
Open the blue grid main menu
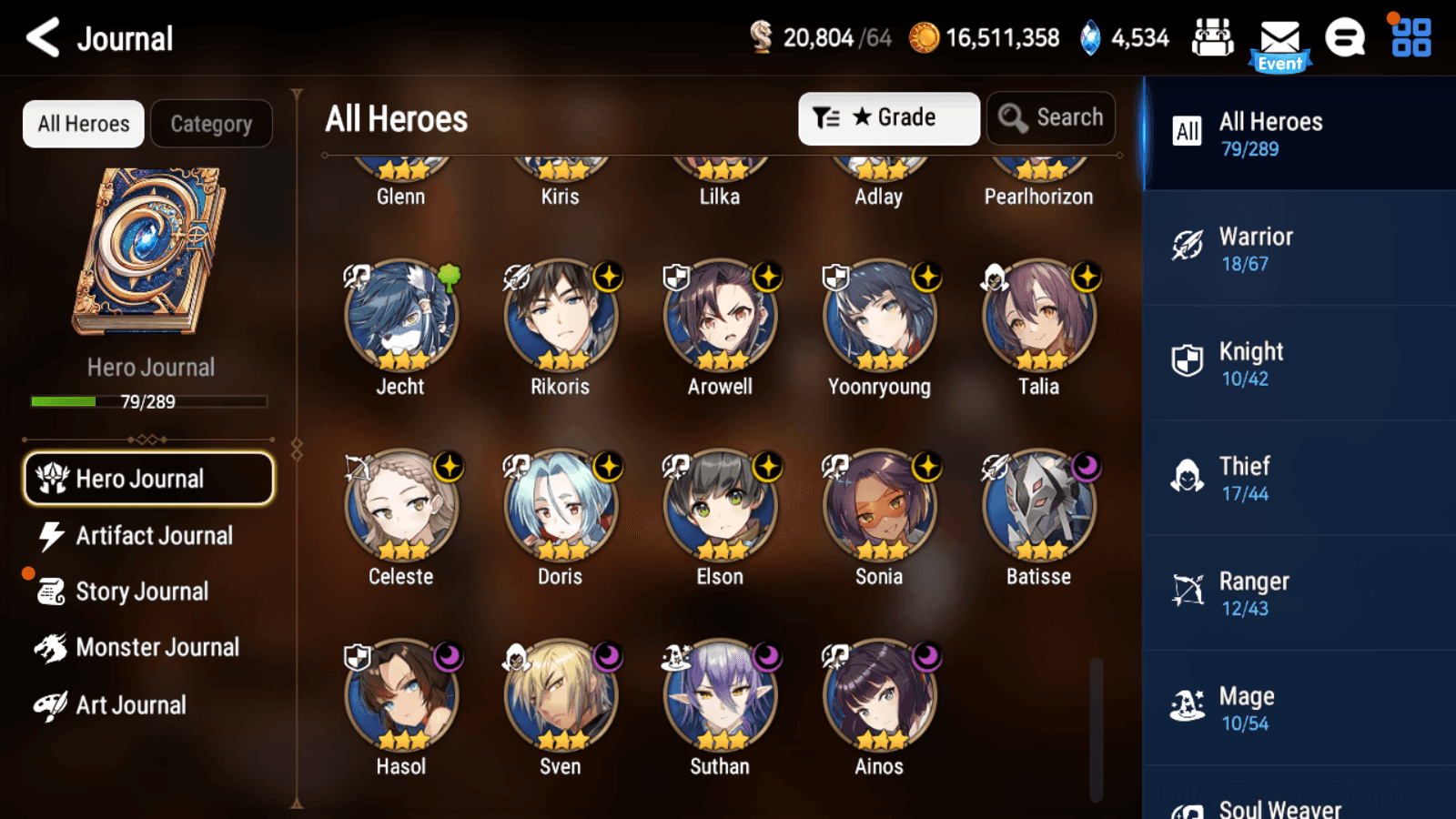[1410, 38]
